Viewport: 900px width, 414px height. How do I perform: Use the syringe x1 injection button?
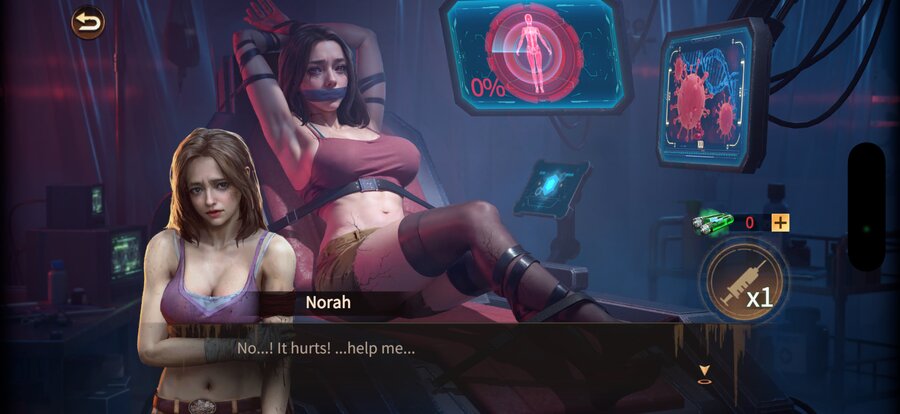tap(742, 283)
